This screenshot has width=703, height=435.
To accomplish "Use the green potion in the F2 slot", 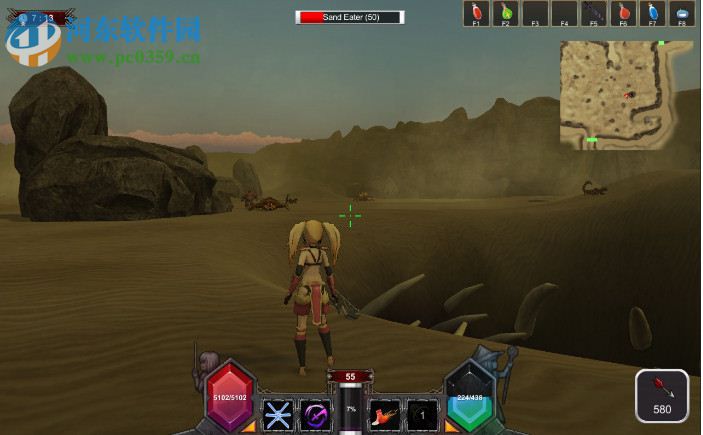I will tap(506, 13).
